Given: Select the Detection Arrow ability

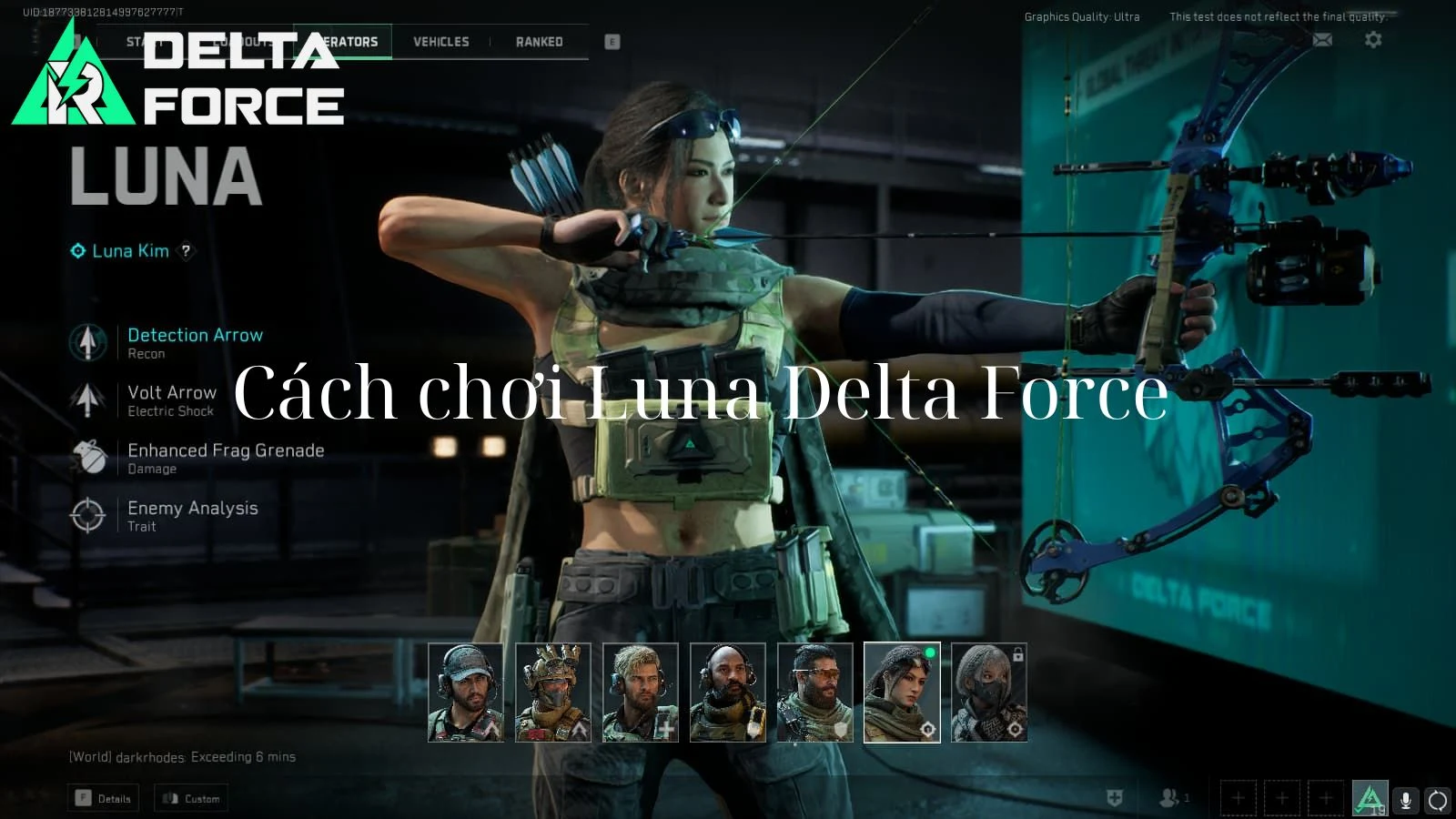Looking at the screenshot, I should point(195,336).
